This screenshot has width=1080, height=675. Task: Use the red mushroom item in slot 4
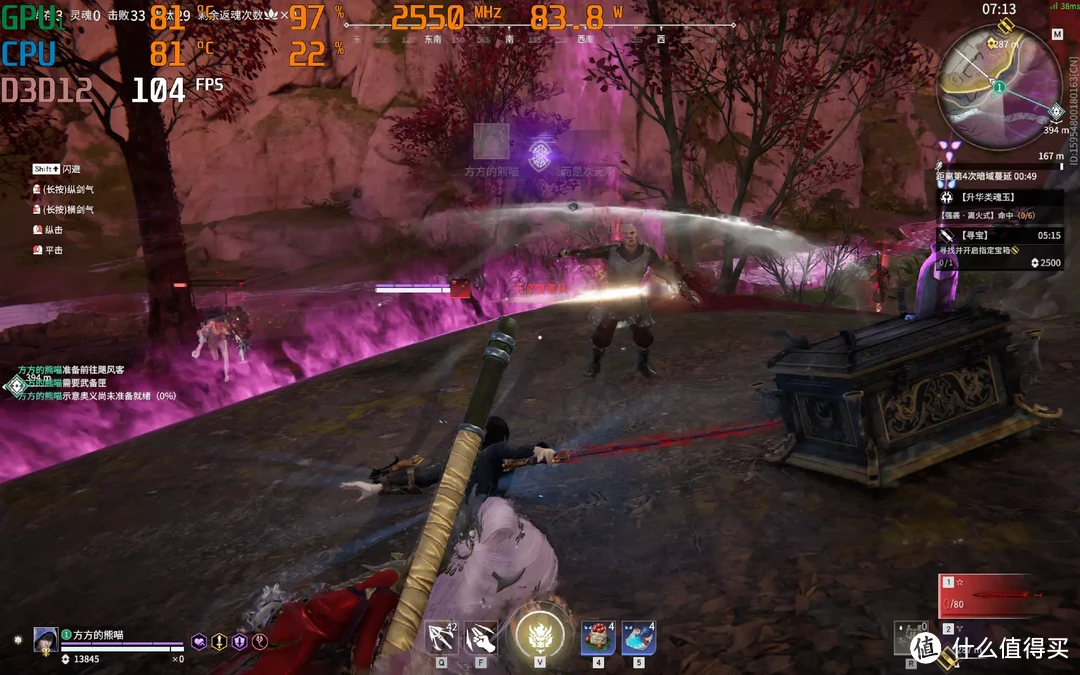(598, 637)
